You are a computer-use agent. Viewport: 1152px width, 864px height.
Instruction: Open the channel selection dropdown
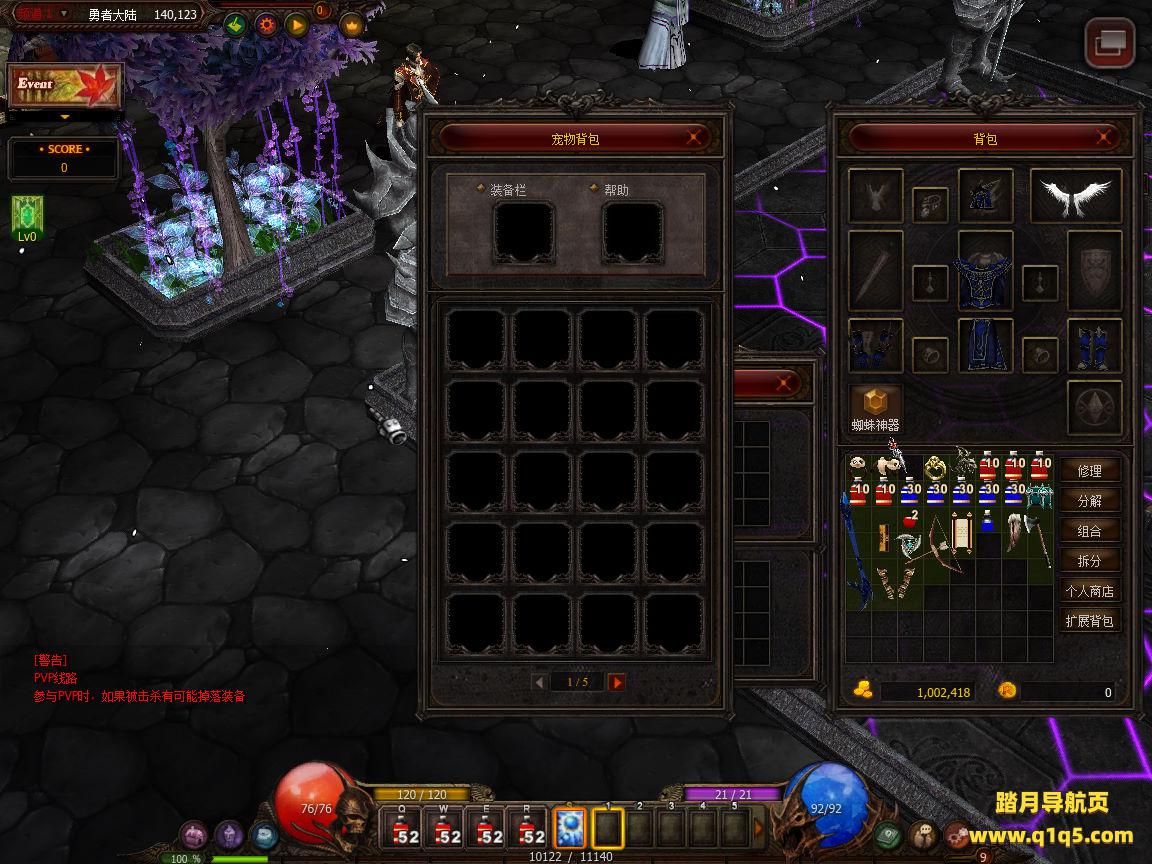[x=64, y=14]
